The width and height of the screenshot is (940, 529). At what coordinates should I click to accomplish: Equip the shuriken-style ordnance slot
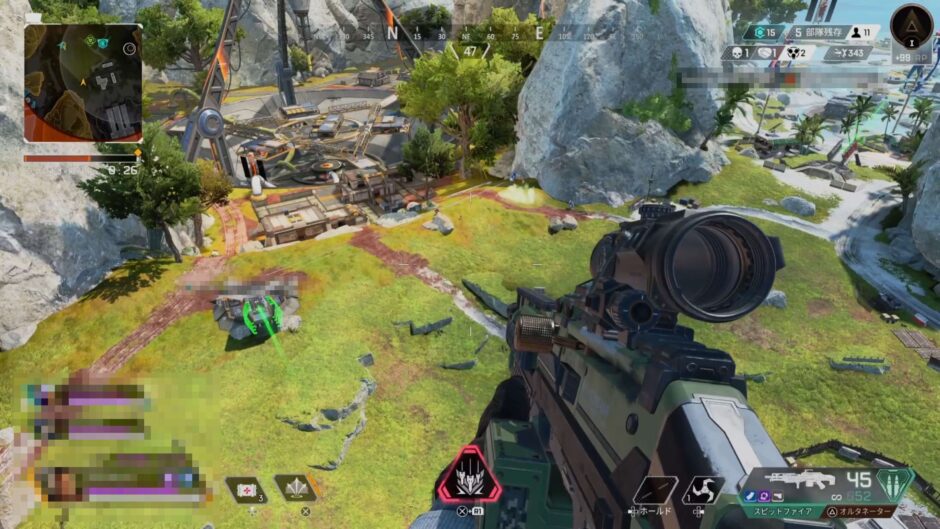point(703,490)
